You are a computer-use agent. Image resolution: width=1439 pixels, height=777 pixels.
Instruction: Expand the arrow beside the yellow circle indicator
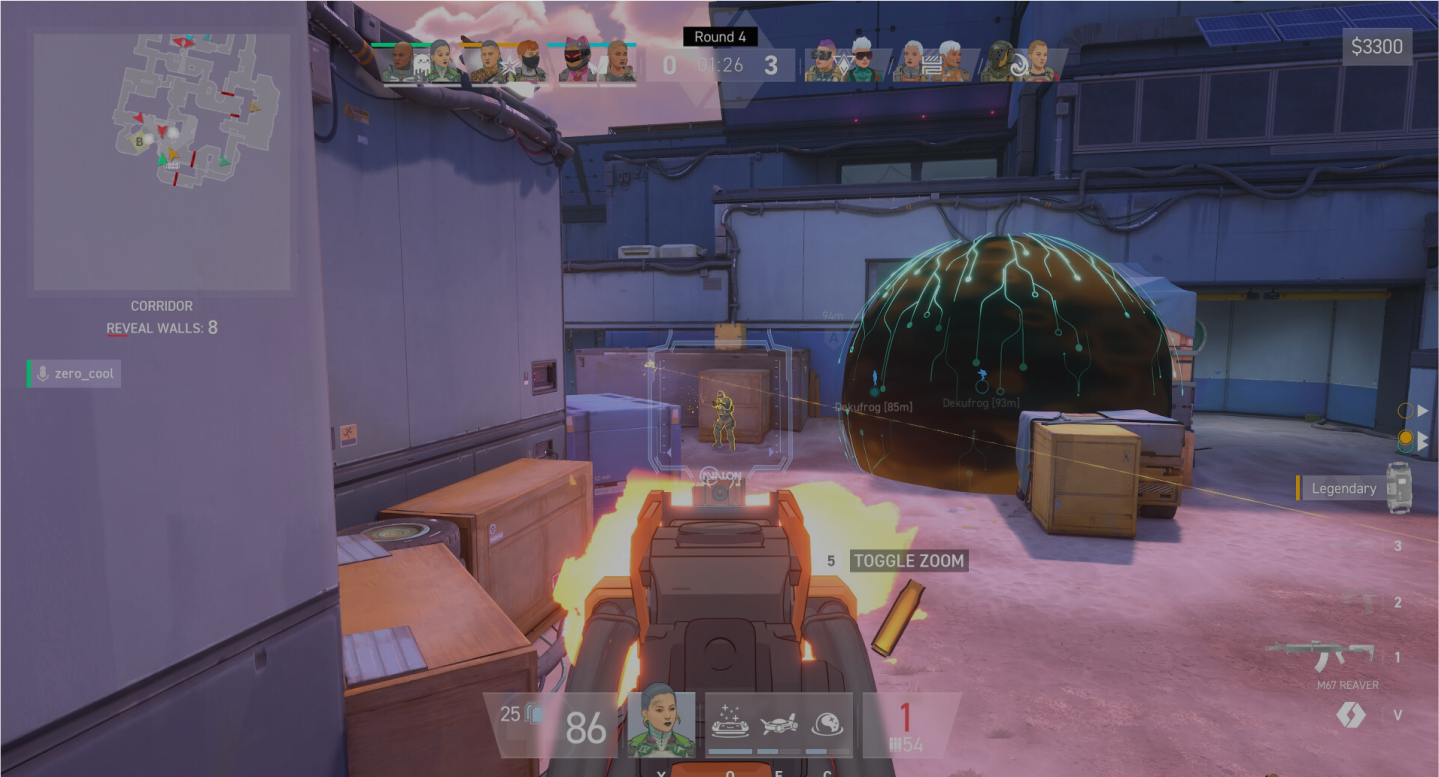coord(1422,437)
